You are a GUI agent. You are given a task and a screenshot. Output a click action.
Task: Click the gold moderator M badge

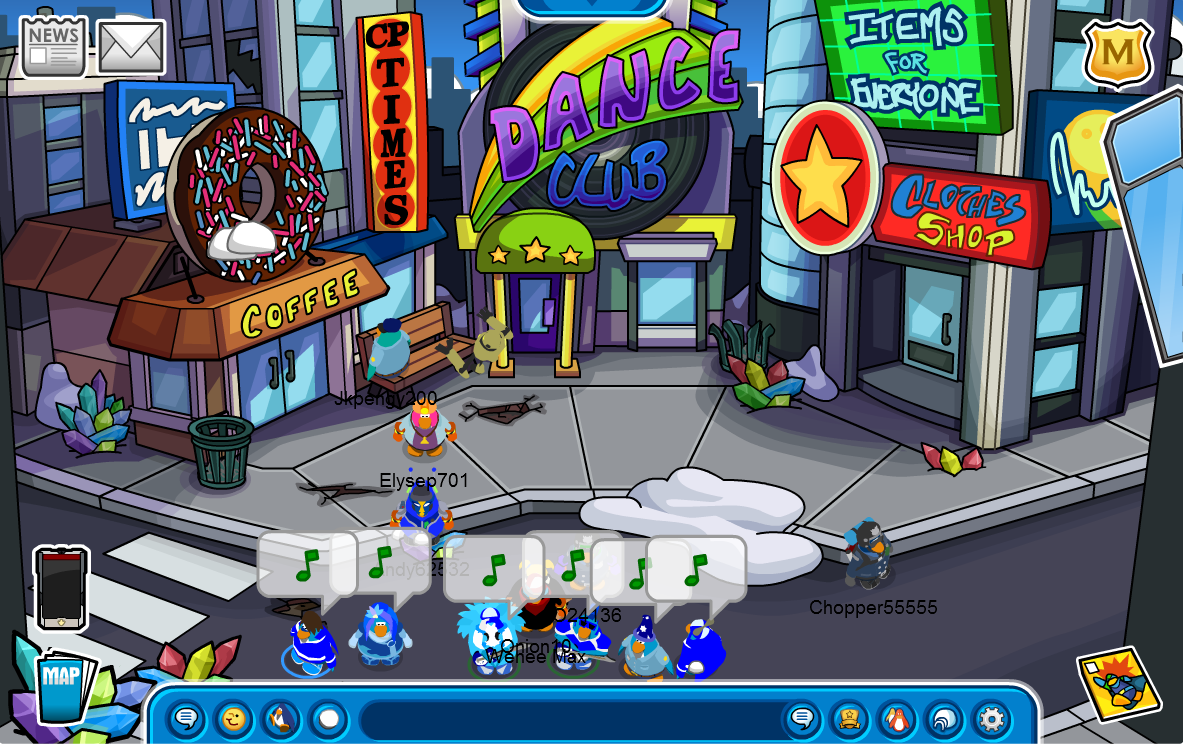[1117, 53]
